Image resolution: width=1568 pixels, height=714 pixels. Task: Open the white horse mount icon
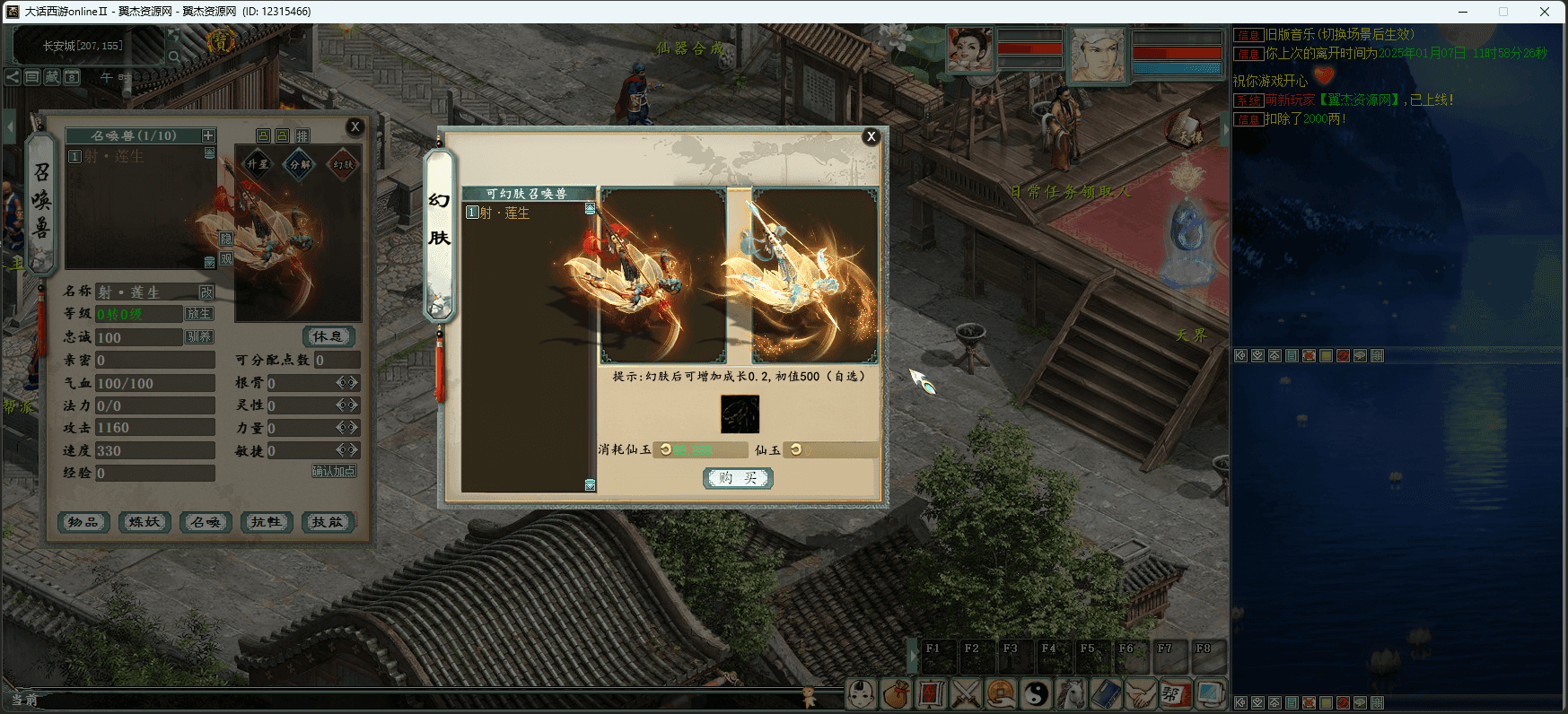pyautogui.click(x=1071, y=693)
